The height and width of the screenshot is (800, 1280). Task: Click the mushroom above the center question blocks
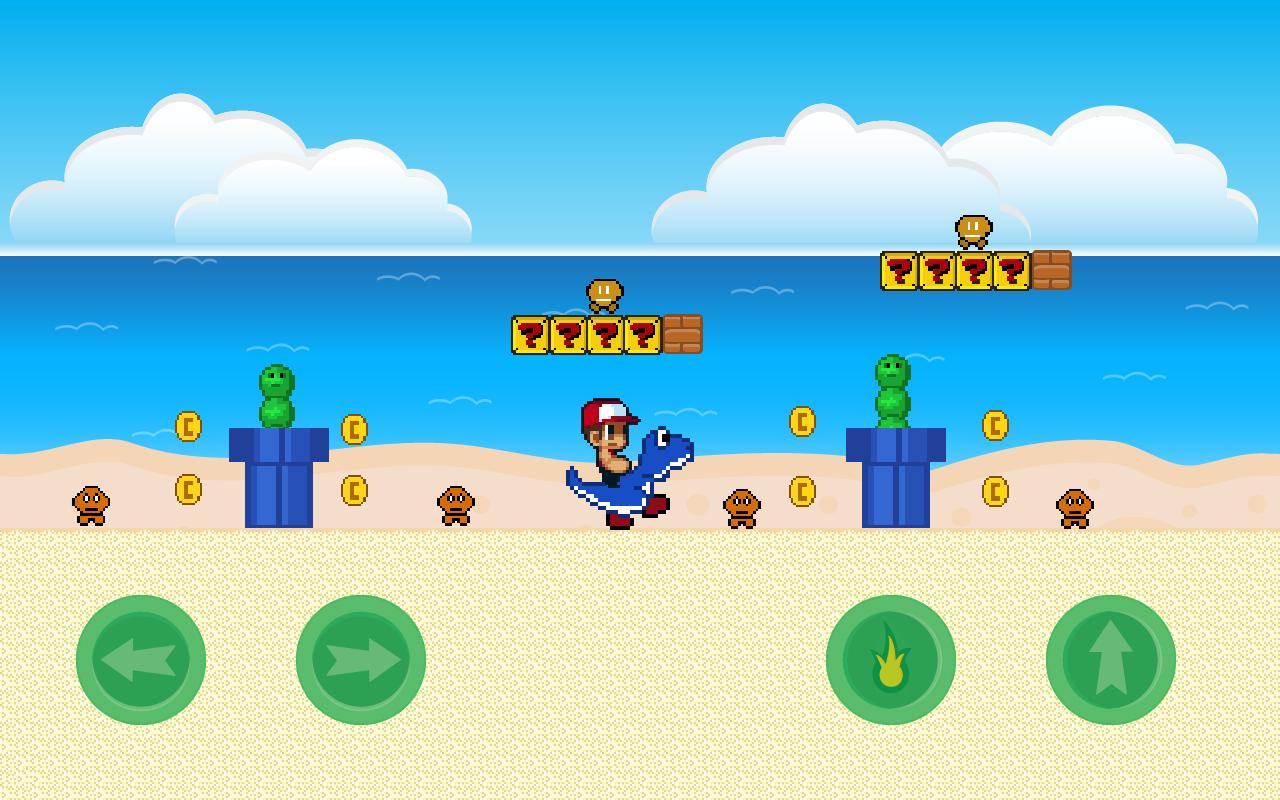click(x=605, y=295)
